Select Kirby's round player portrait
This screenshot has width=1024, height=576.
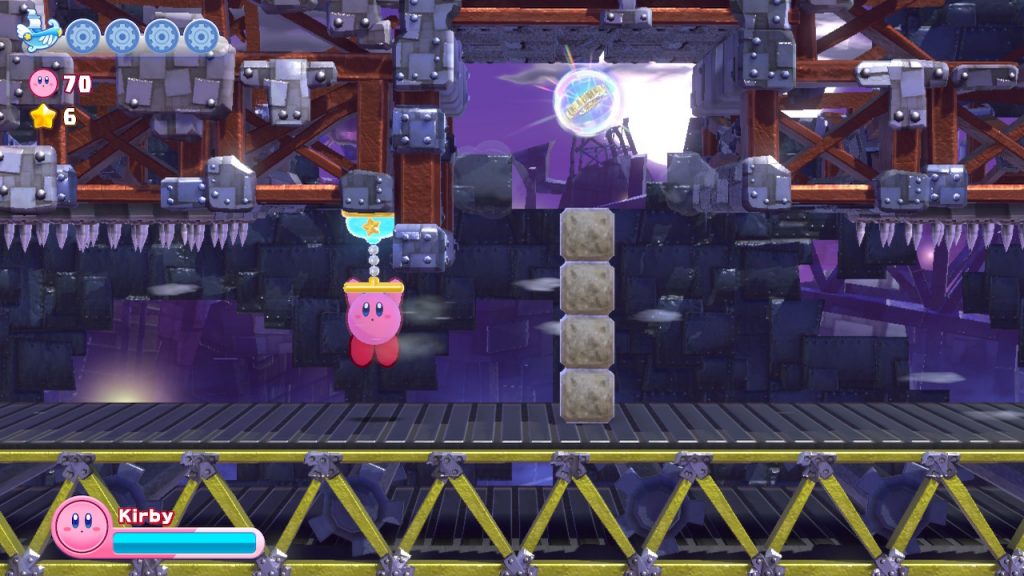coord(82,526)
